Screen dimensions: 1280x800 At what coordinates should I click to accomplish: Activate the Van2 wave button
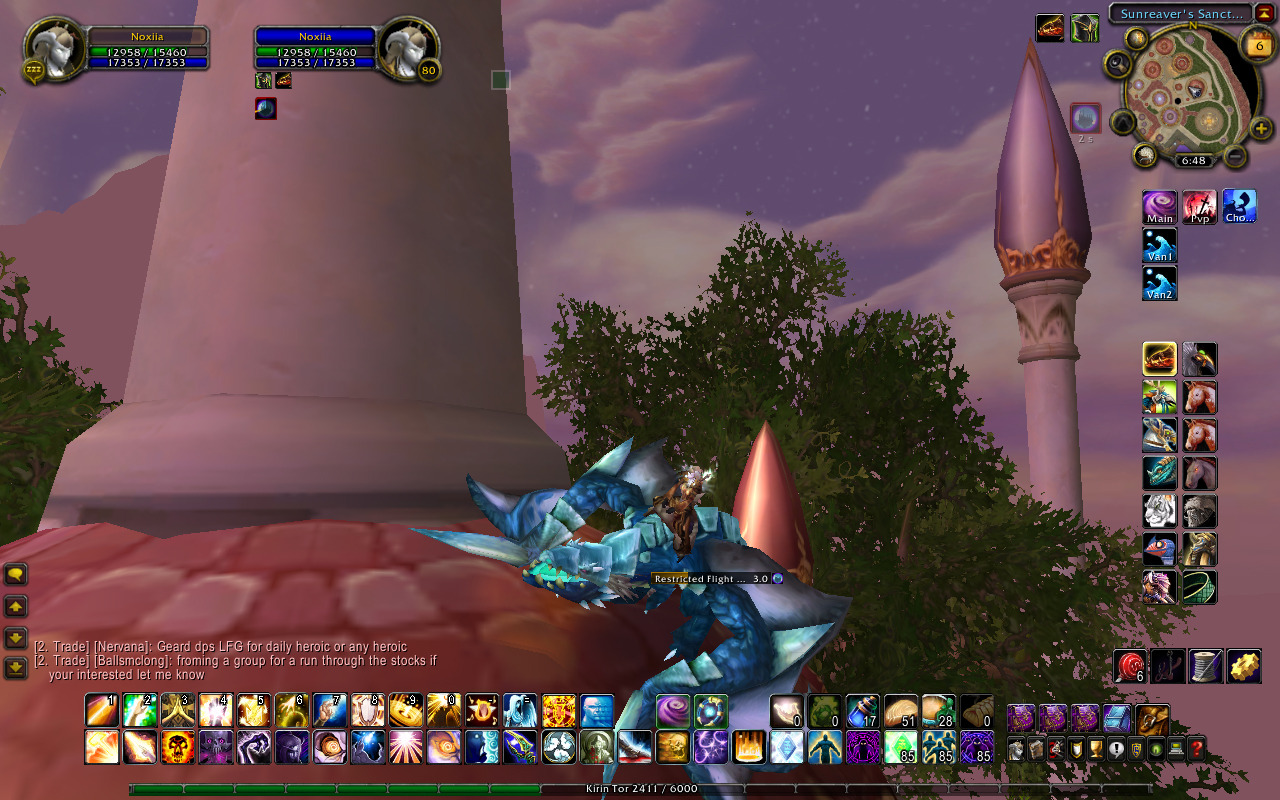click(1160, 283)
